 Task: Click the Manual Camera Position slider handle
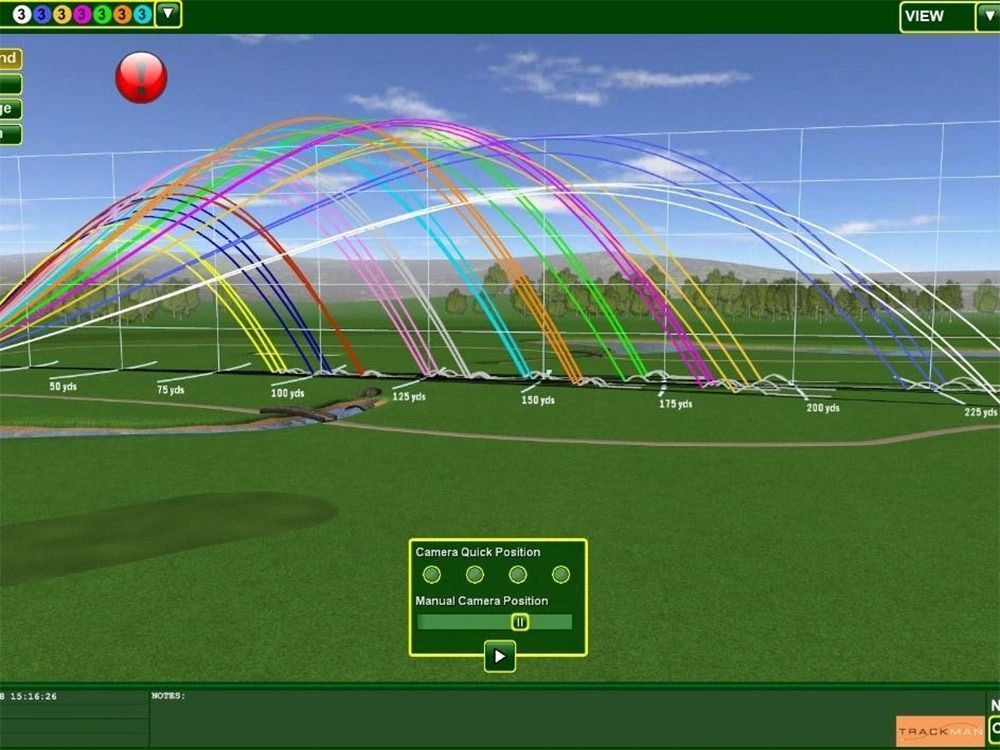pos(520,622)
